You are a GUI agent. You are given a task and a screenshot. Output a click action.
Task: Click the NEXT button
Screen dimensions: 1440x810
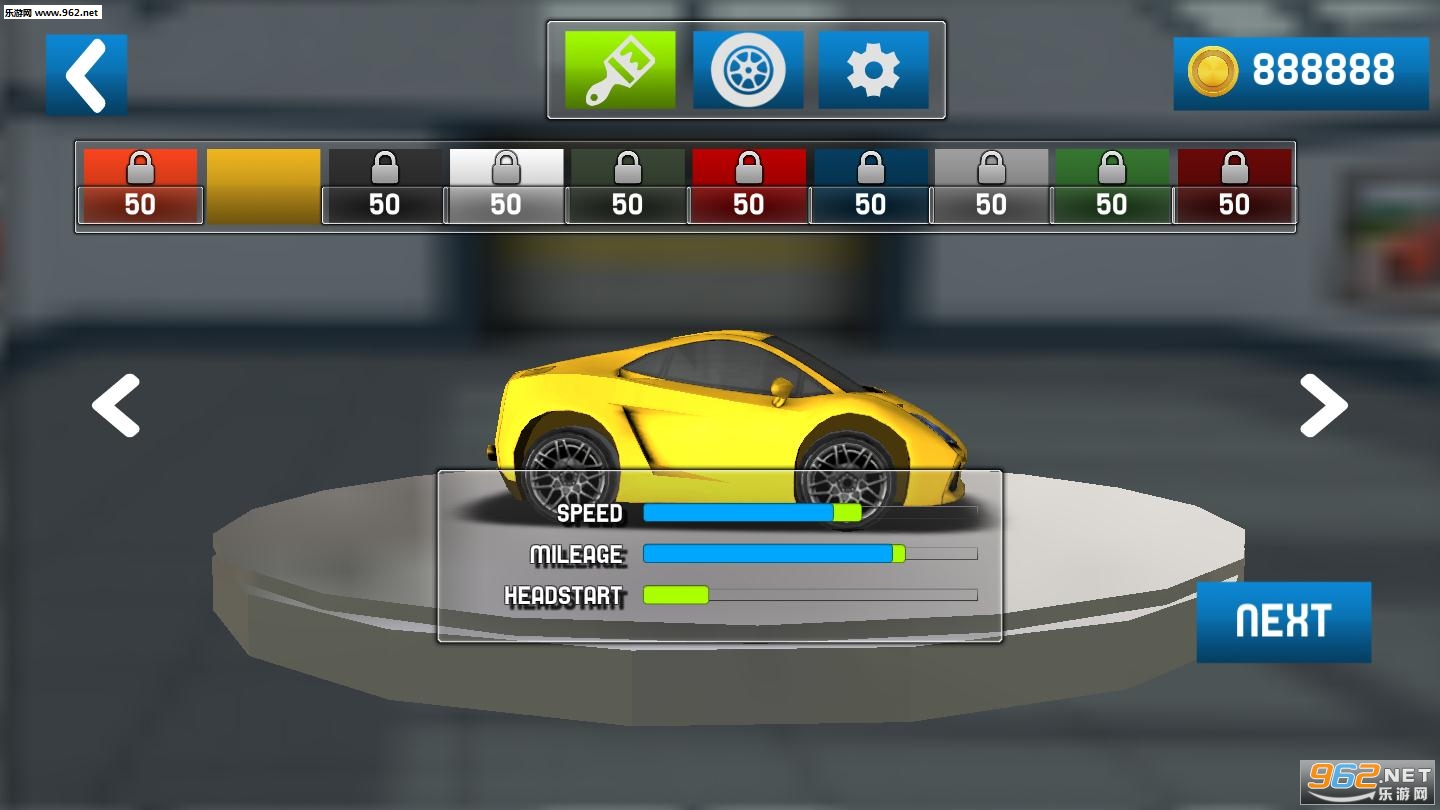pyautogui.click(x=1283, y=621)
